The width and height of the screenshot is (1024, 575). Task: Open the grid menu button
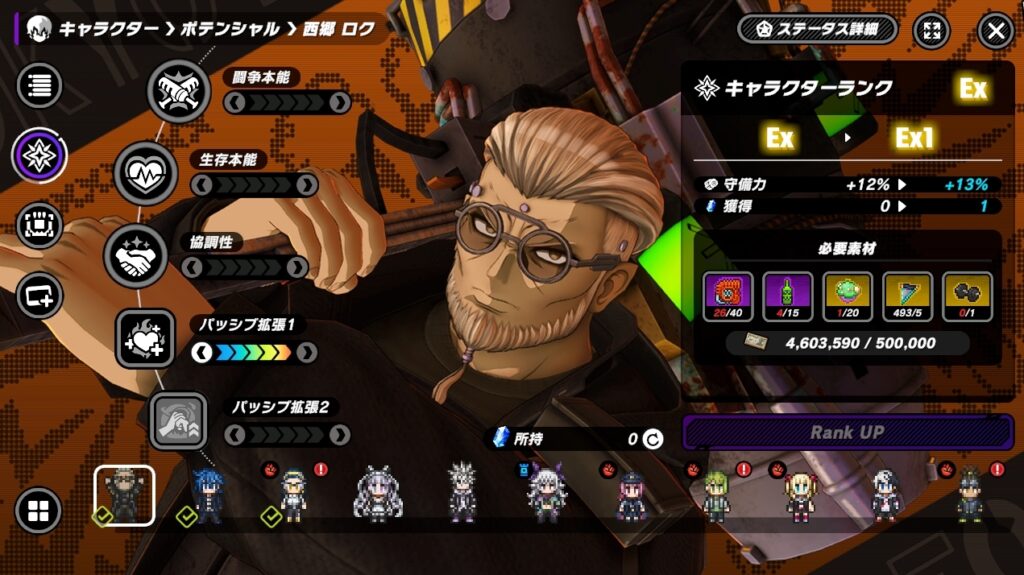pyautogui.click(x=39, y=512)
